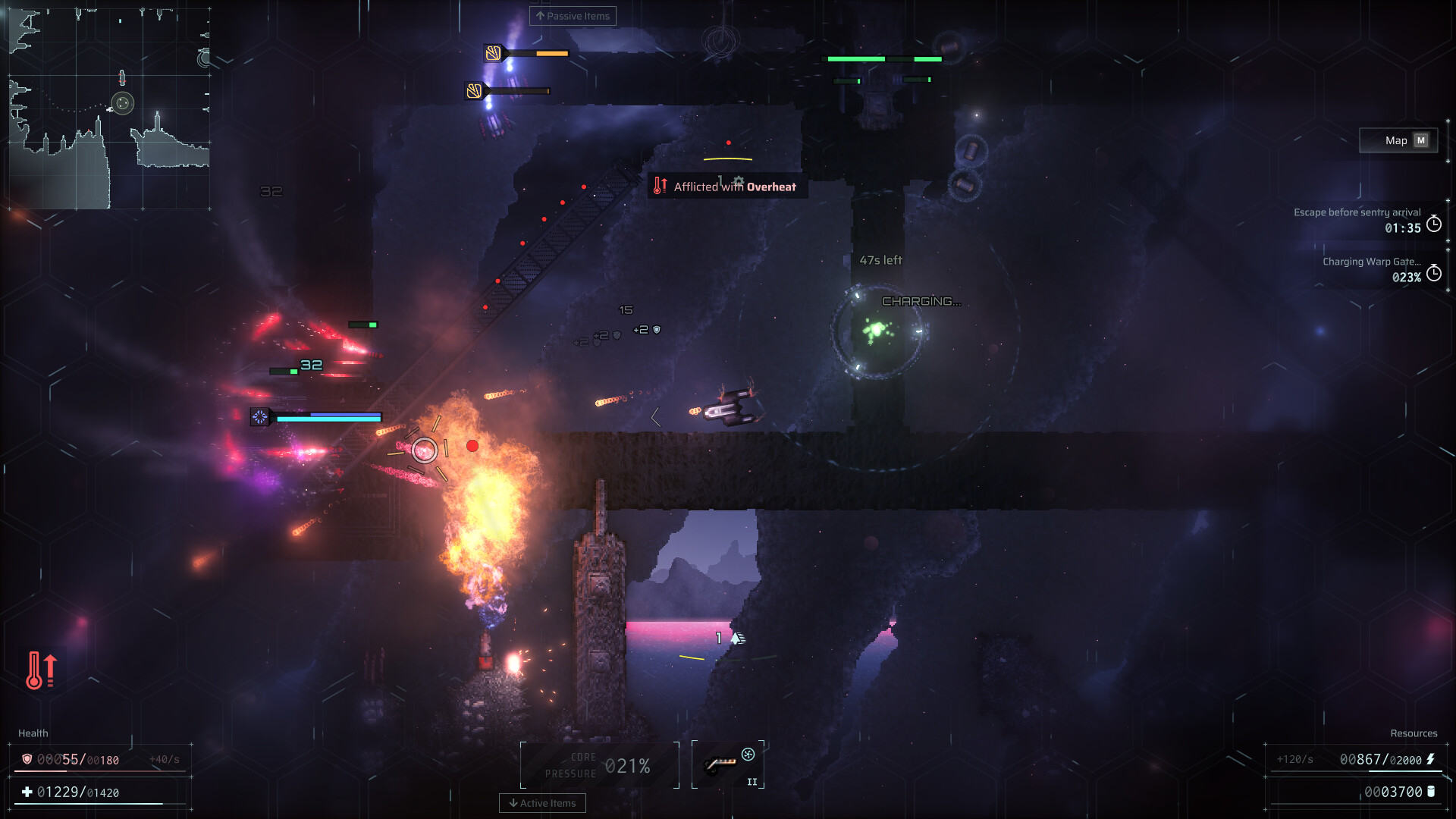Click the yellow wing icon on the enemy health bar
Screen dimensions: 1456x819
492,53
